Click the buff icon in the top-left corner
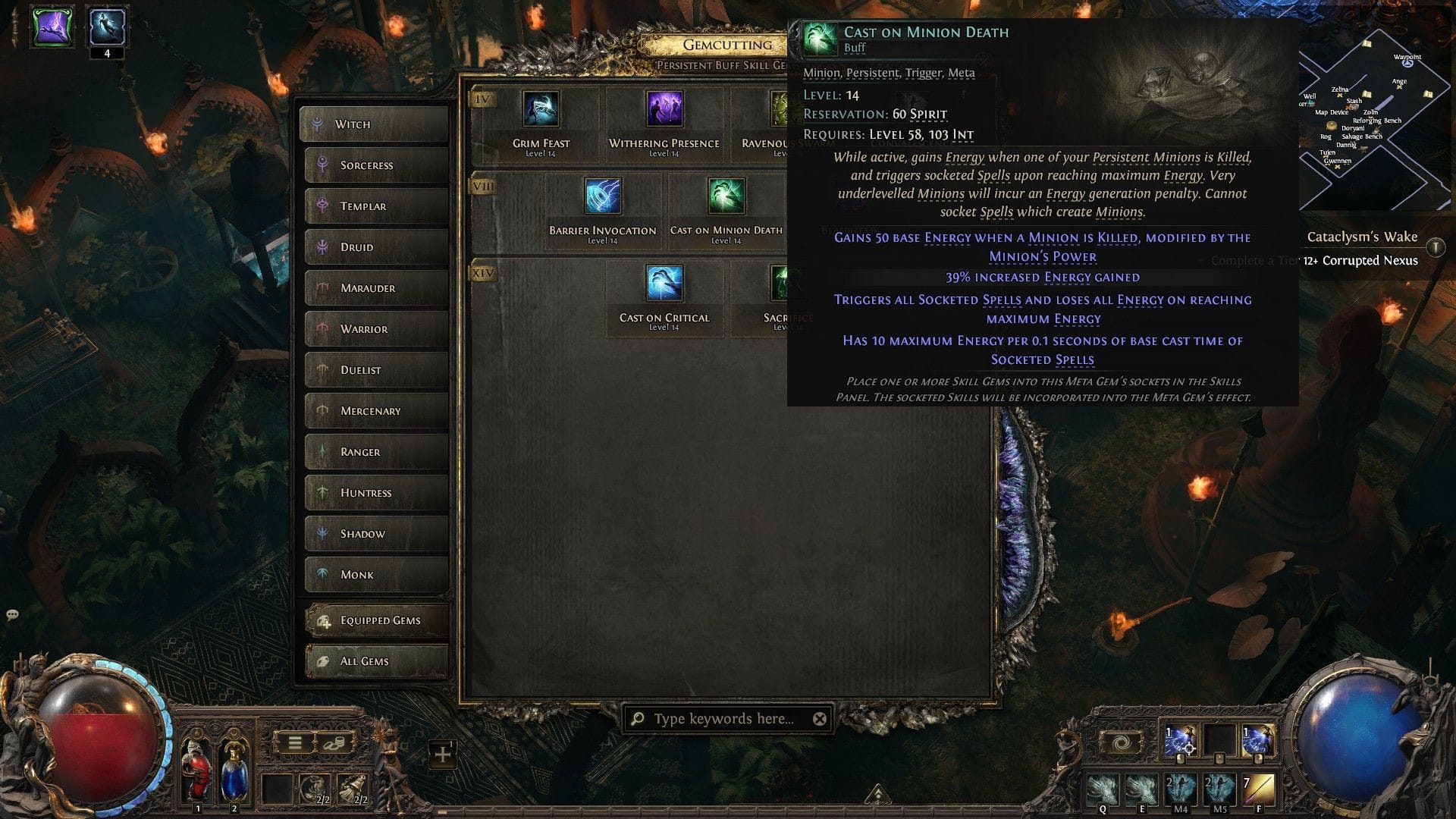This screenshot has width=1456, height=819. [x=50, y=27]
